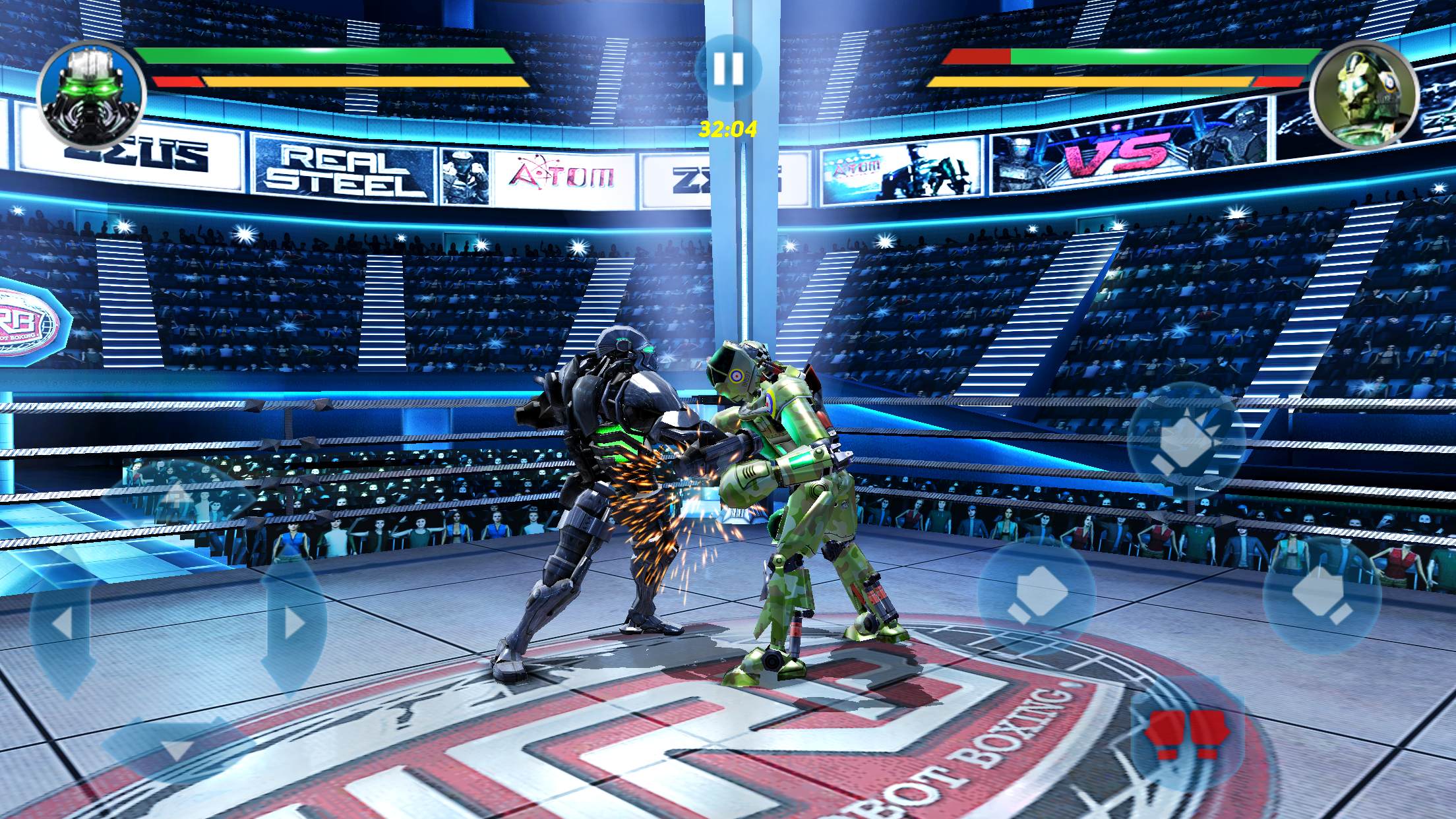Tap the up arrow on the movement pad

click(x=178, y=496)
